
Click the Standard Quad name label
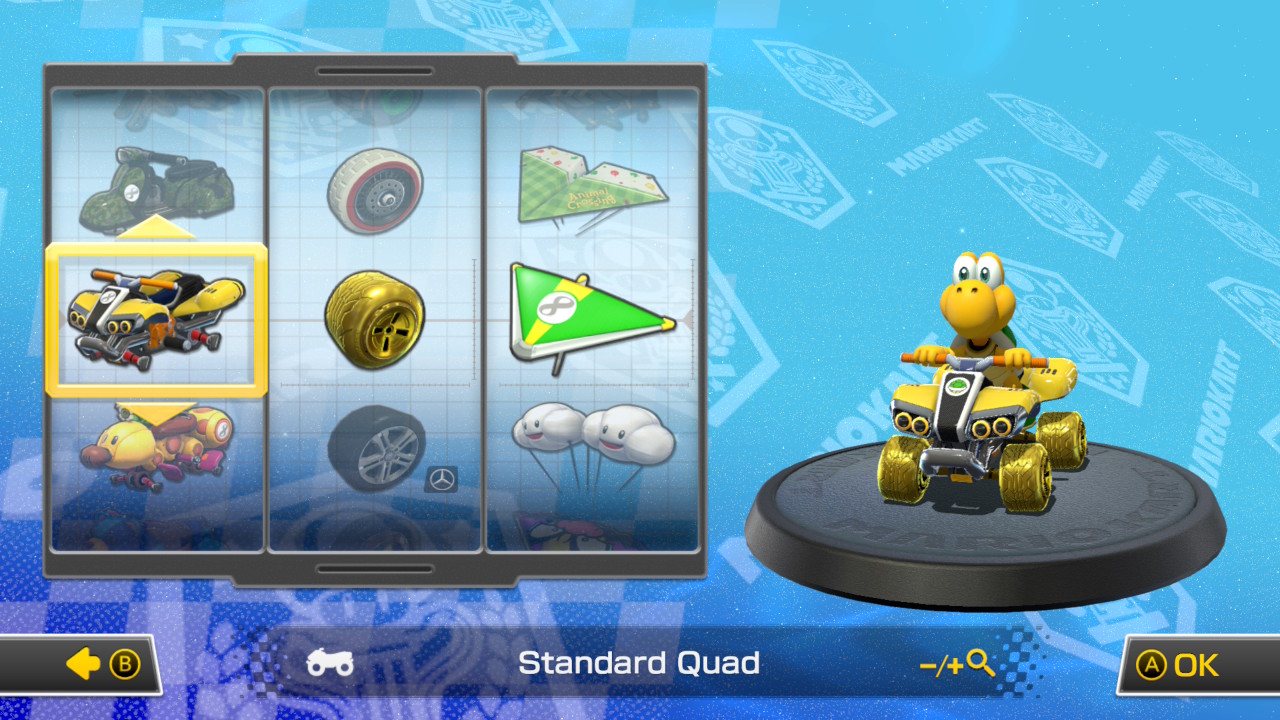[638, 662]
